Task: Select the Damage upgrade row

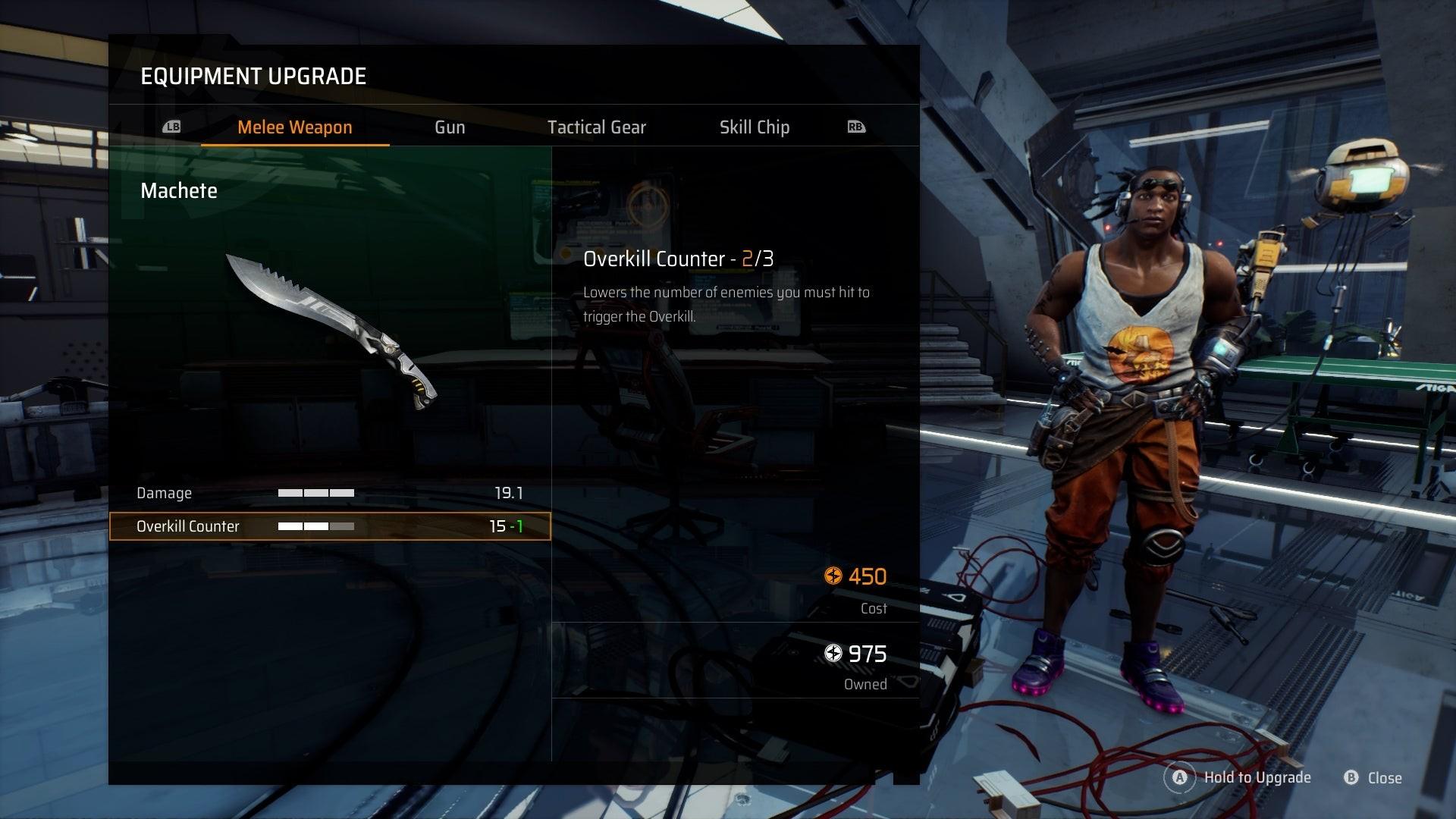Action: pyautogui.click(x=330, y=493)
